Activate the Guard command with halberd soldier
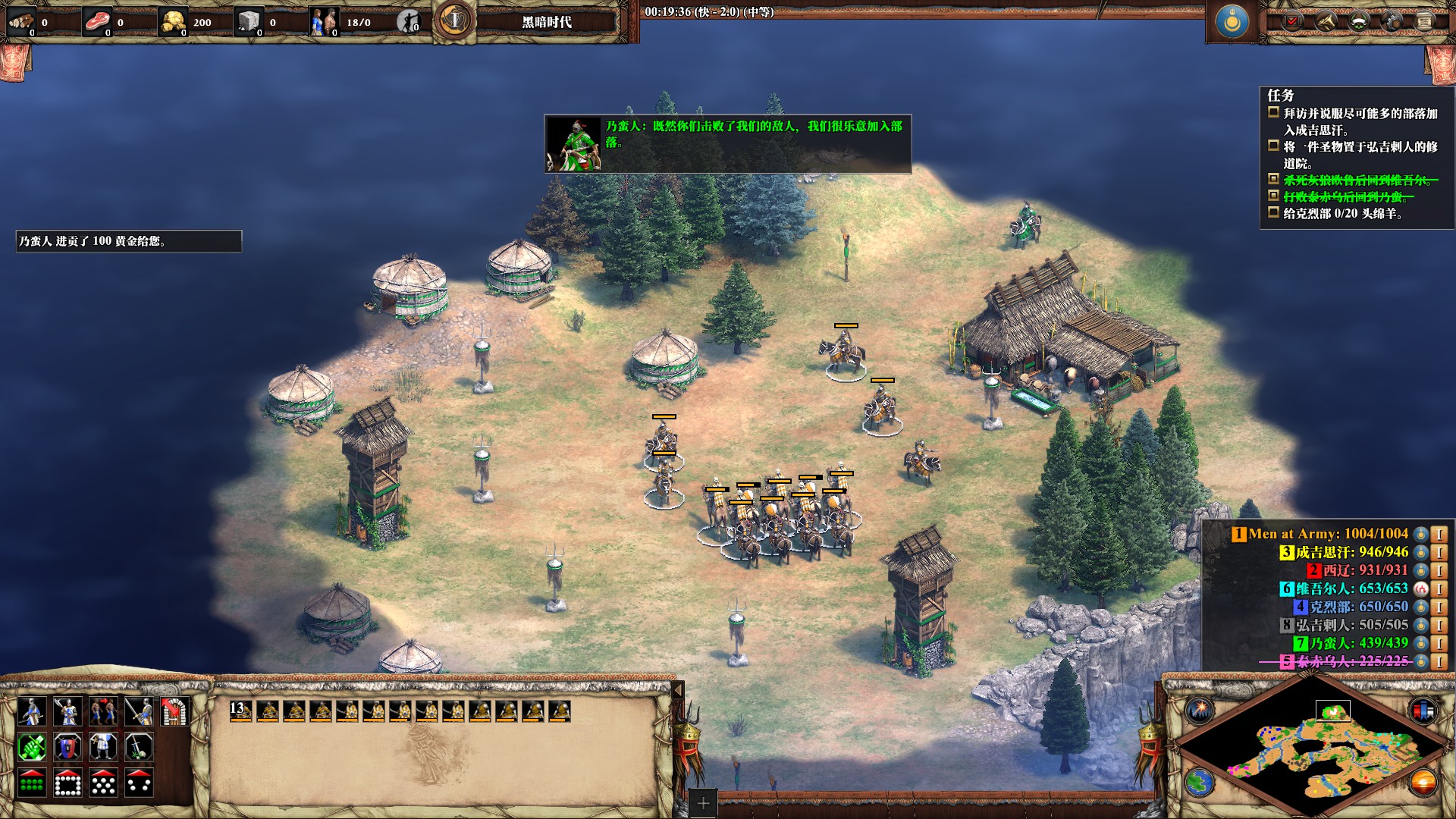Screen dimensions: 1456x819 (x=67, y=711)
